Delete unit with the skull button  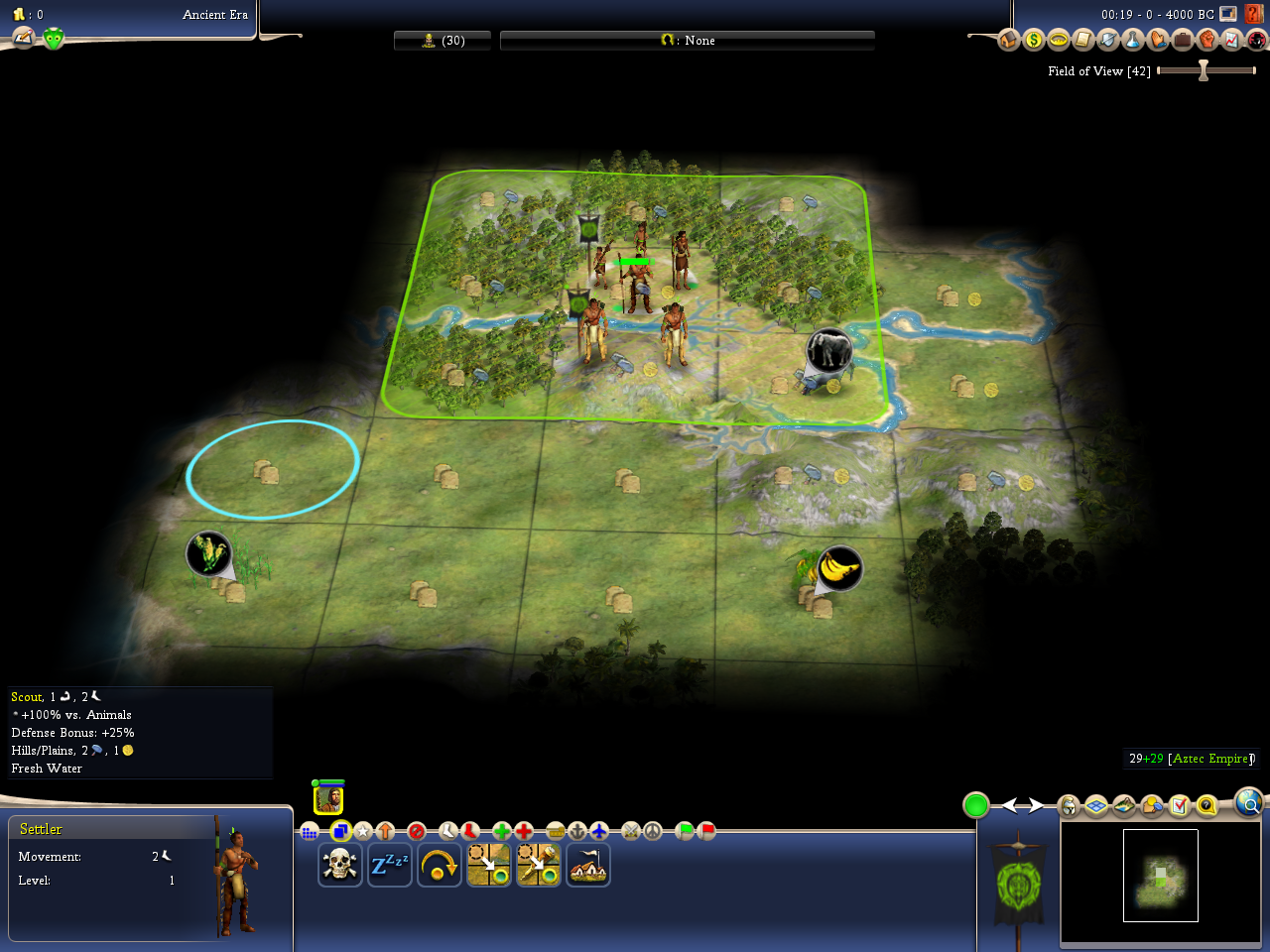click(x=339, y=865)
